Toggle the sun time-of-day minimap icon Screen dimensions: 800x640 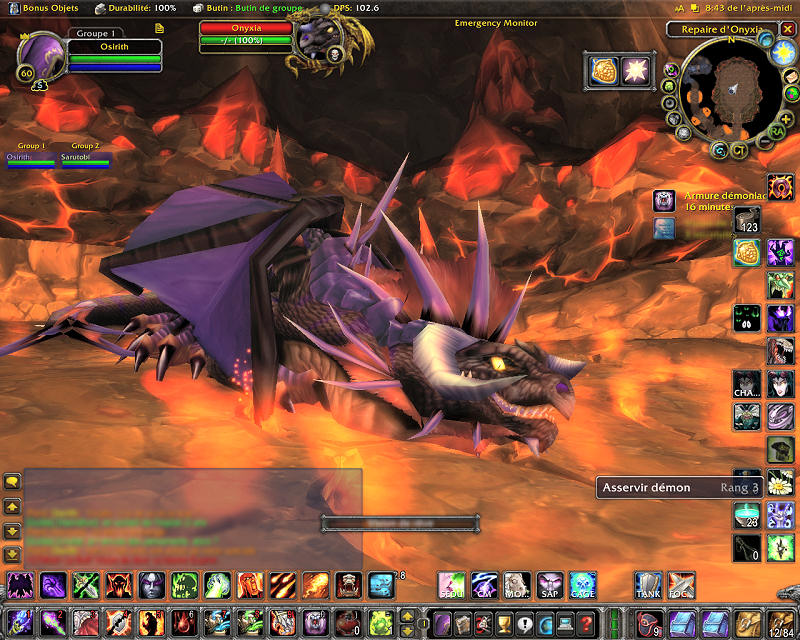783,52
